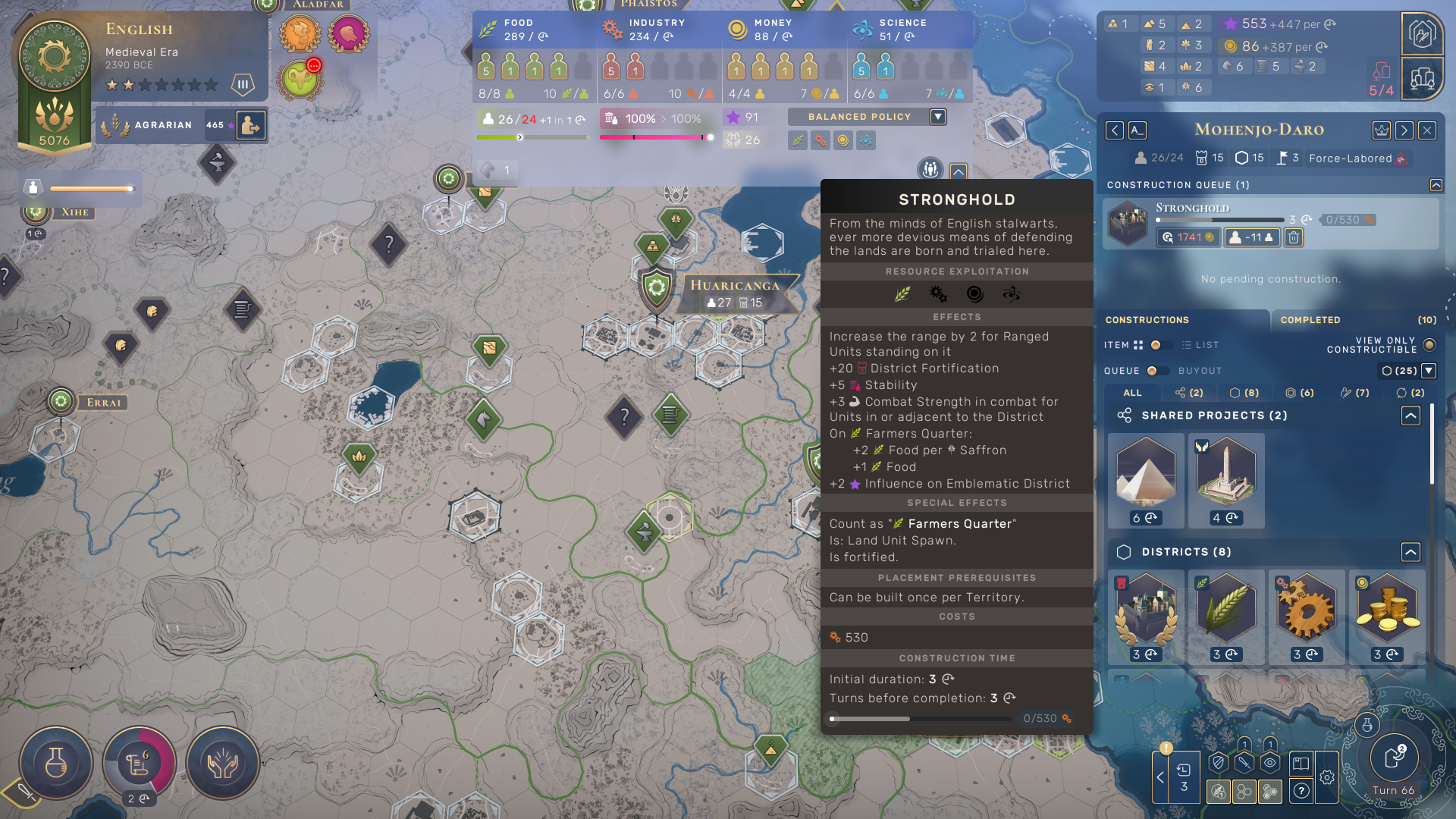This screenshot has width=1456, height=819.
Task: Toggle between Item and List view
Action: coord(1156,345)
